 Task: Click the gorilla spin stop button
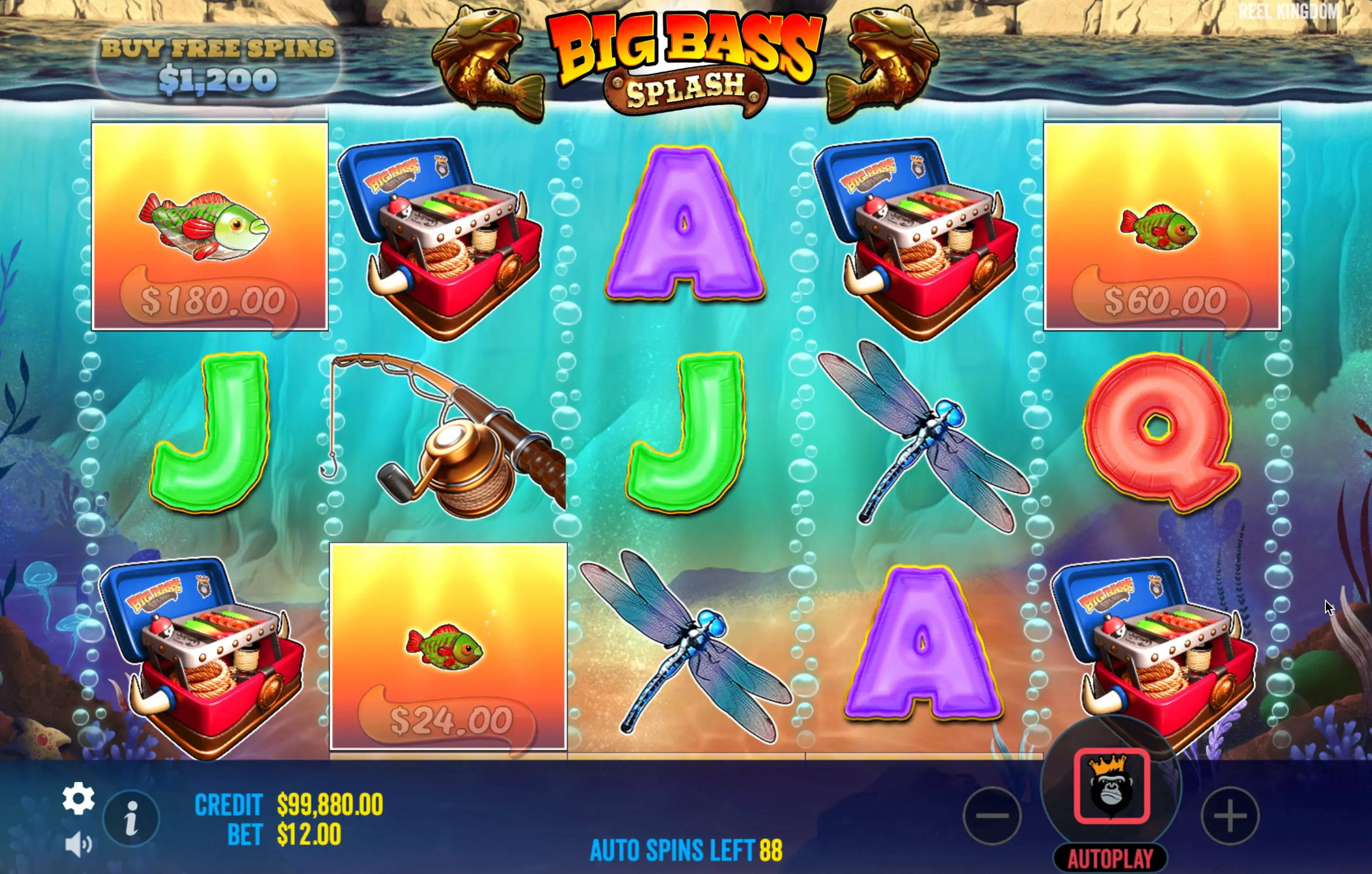(x=1111, y=786)
